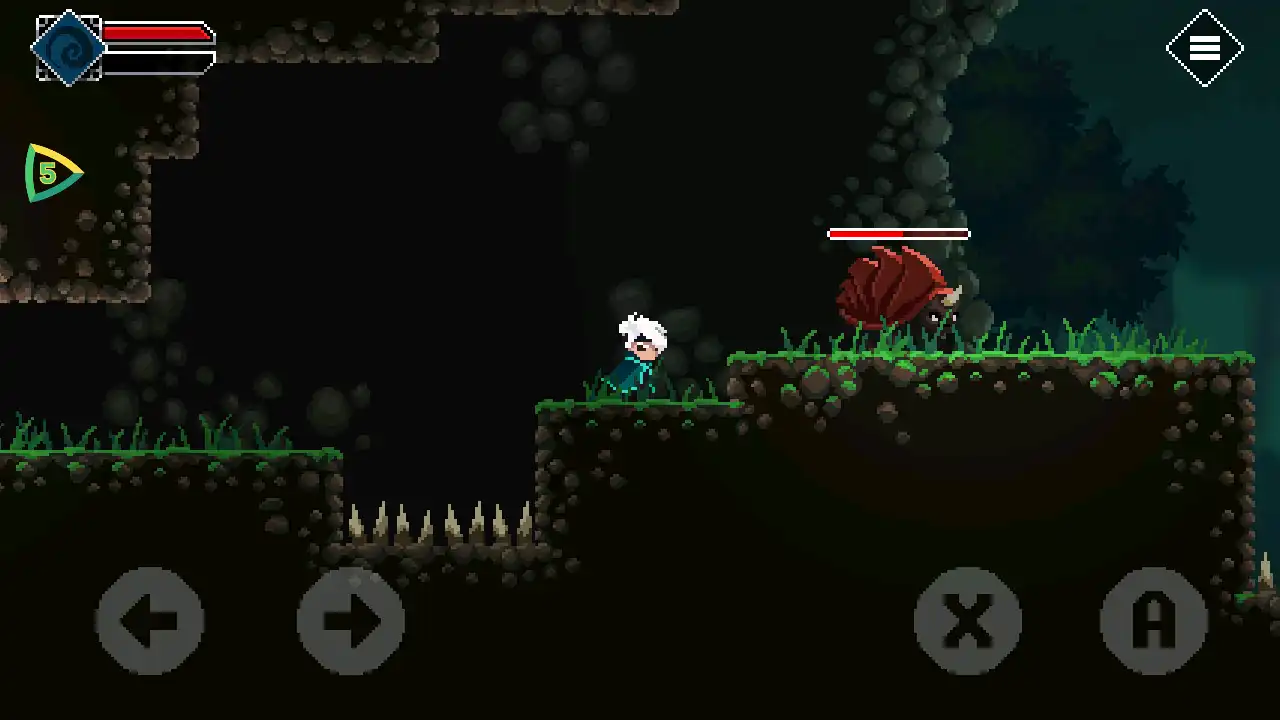Tap the blue swirl diamond emblem

point(68,48)
